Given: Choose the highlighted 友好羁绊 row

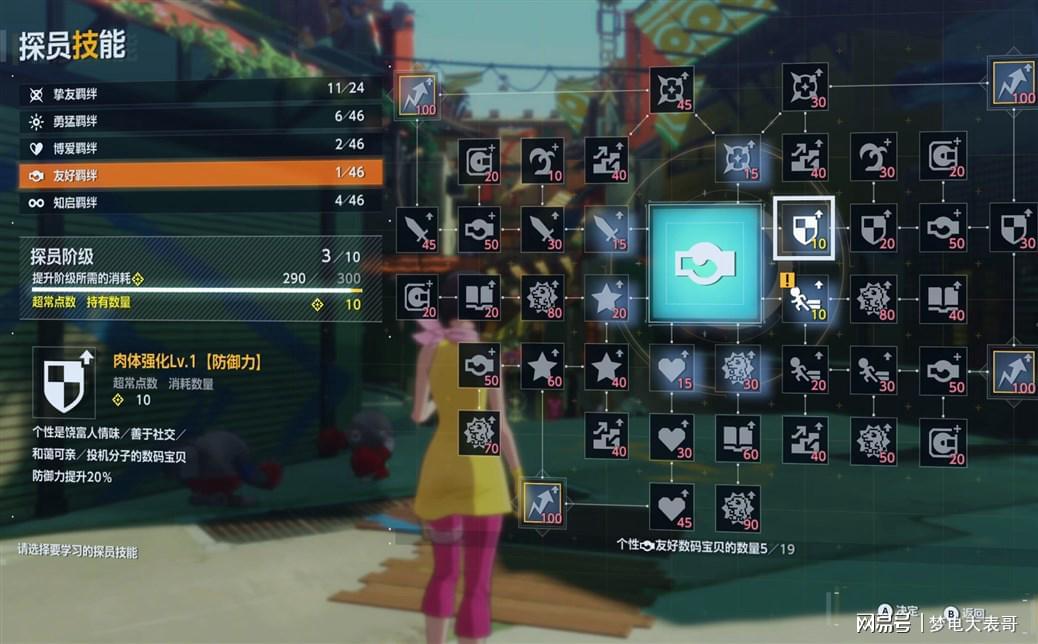Looking at the screenshot, I should tap(200, 174).
